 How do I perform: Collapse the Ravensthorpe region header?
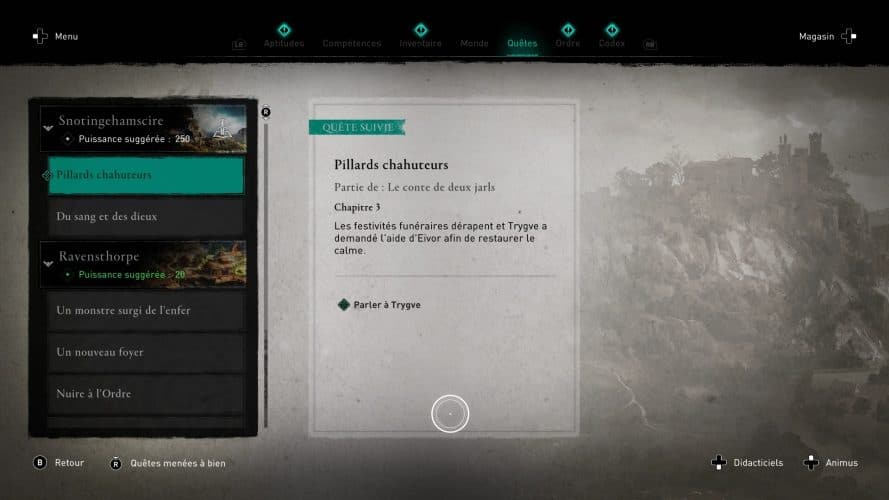48,262
